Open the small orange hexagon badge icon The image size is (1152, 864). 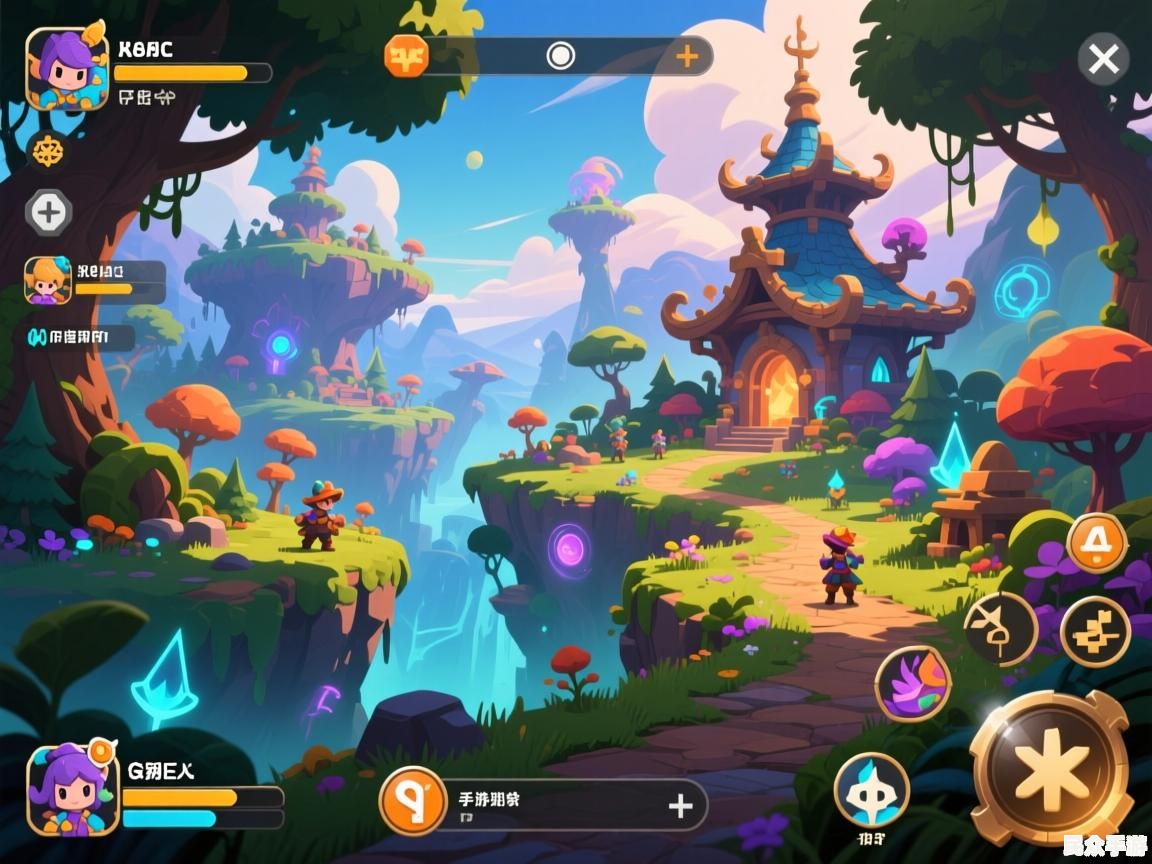coord(47,151)
